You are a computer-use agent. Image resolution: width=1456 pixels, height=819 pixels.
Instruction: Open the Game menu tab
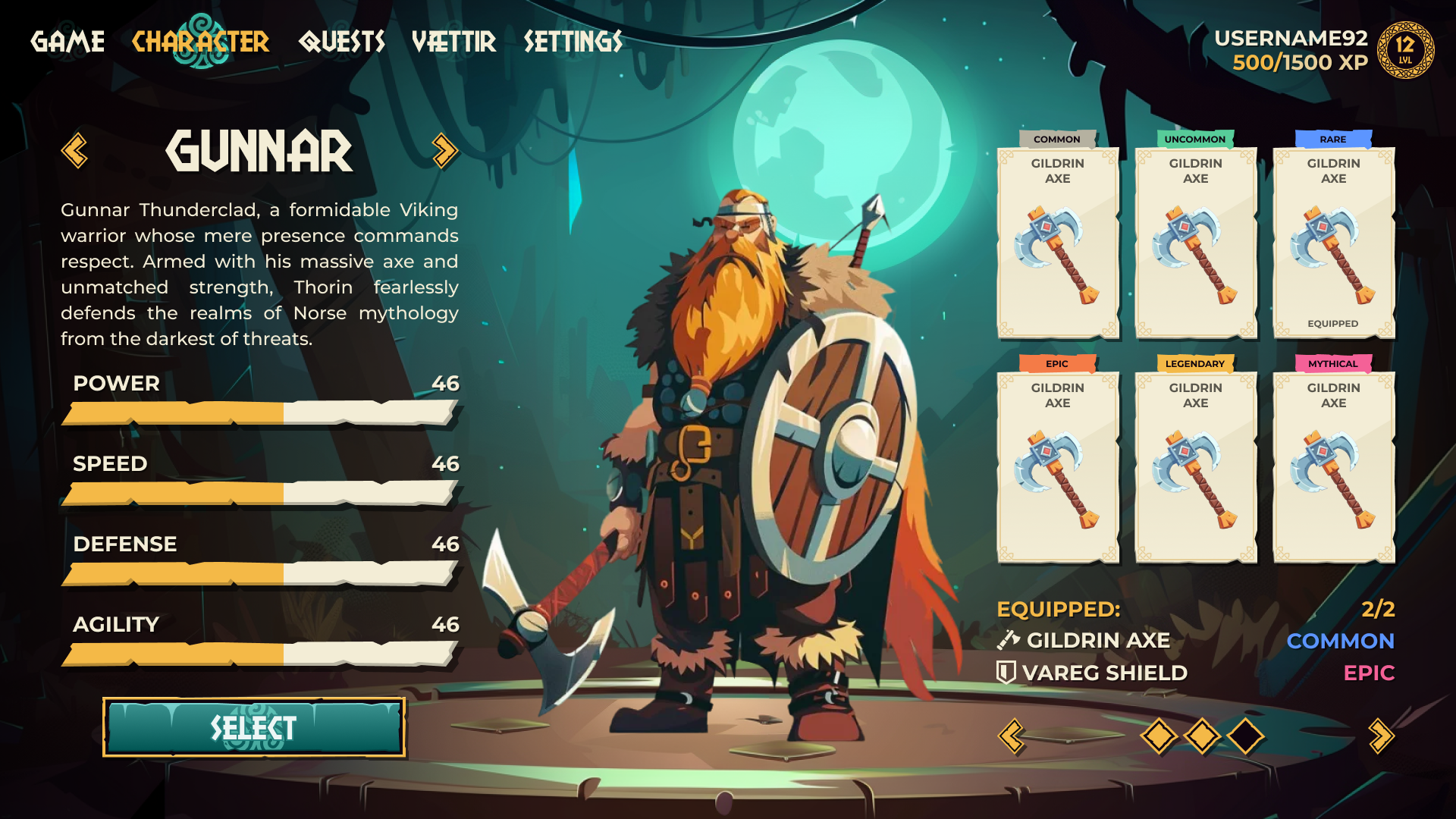click(x=67, y=42)
